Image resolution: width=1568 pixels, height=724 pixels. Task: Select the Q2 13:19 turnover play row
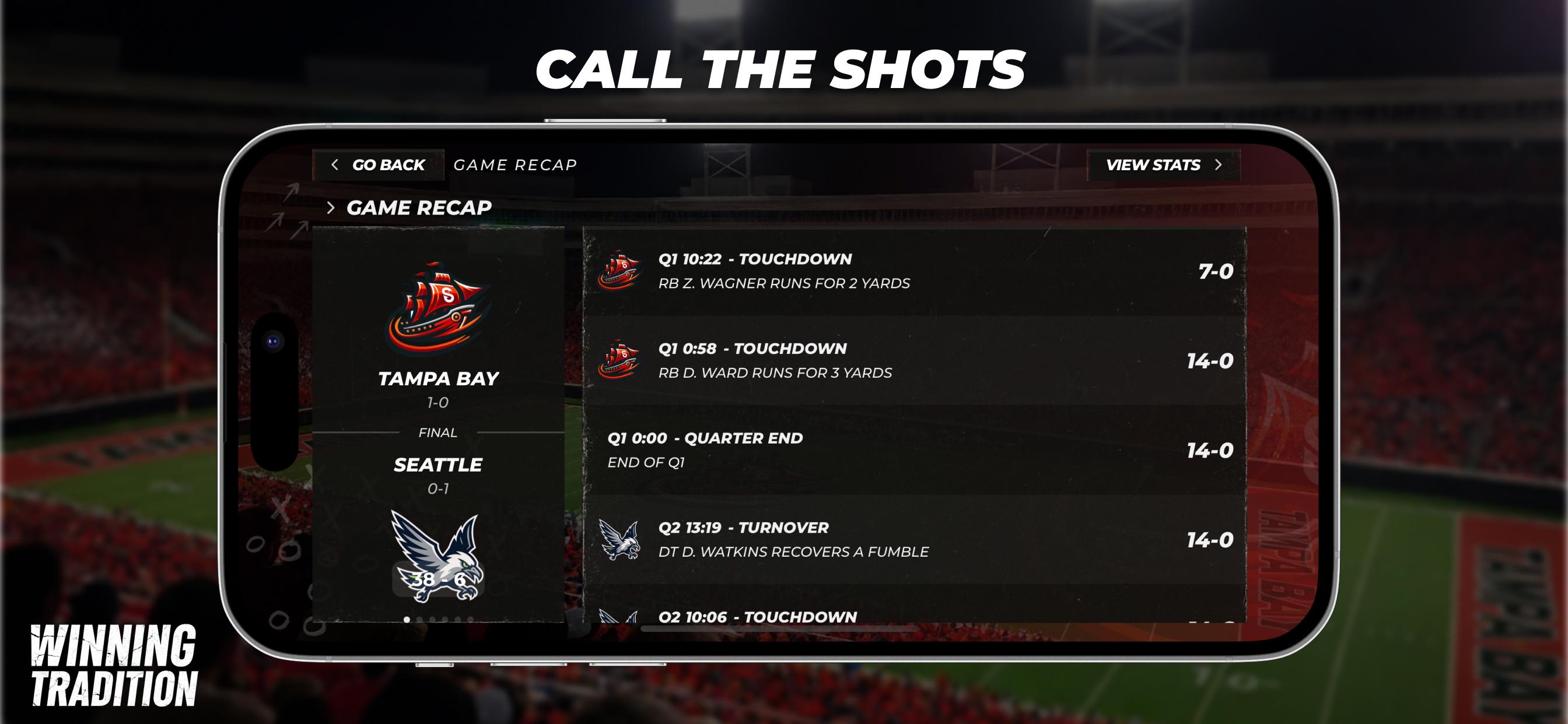pos(914,540)
